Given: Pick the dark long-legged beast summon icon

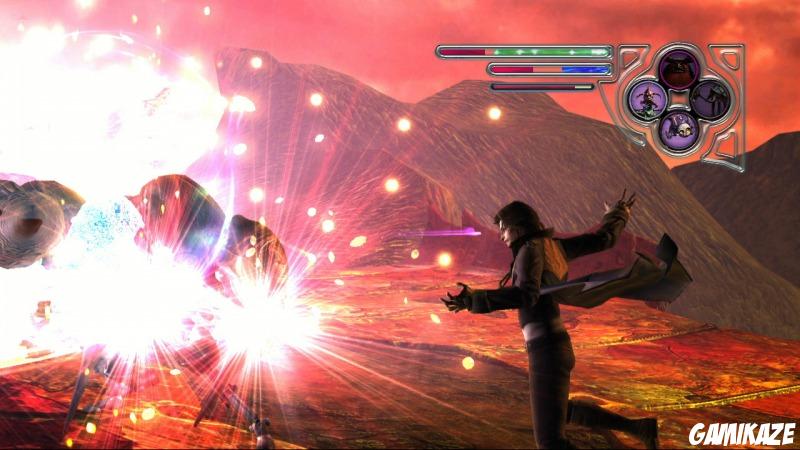Looking at the screenshot, I should pos(708,98).
